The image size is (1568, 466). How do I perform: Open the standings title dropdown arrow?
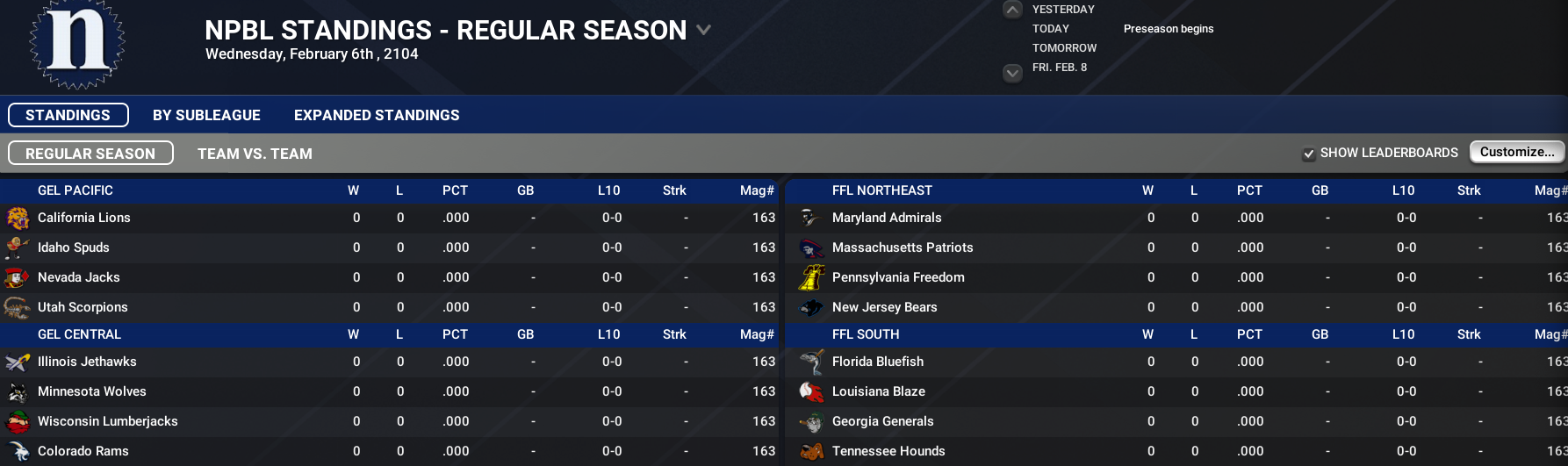(x=703, y=30)
